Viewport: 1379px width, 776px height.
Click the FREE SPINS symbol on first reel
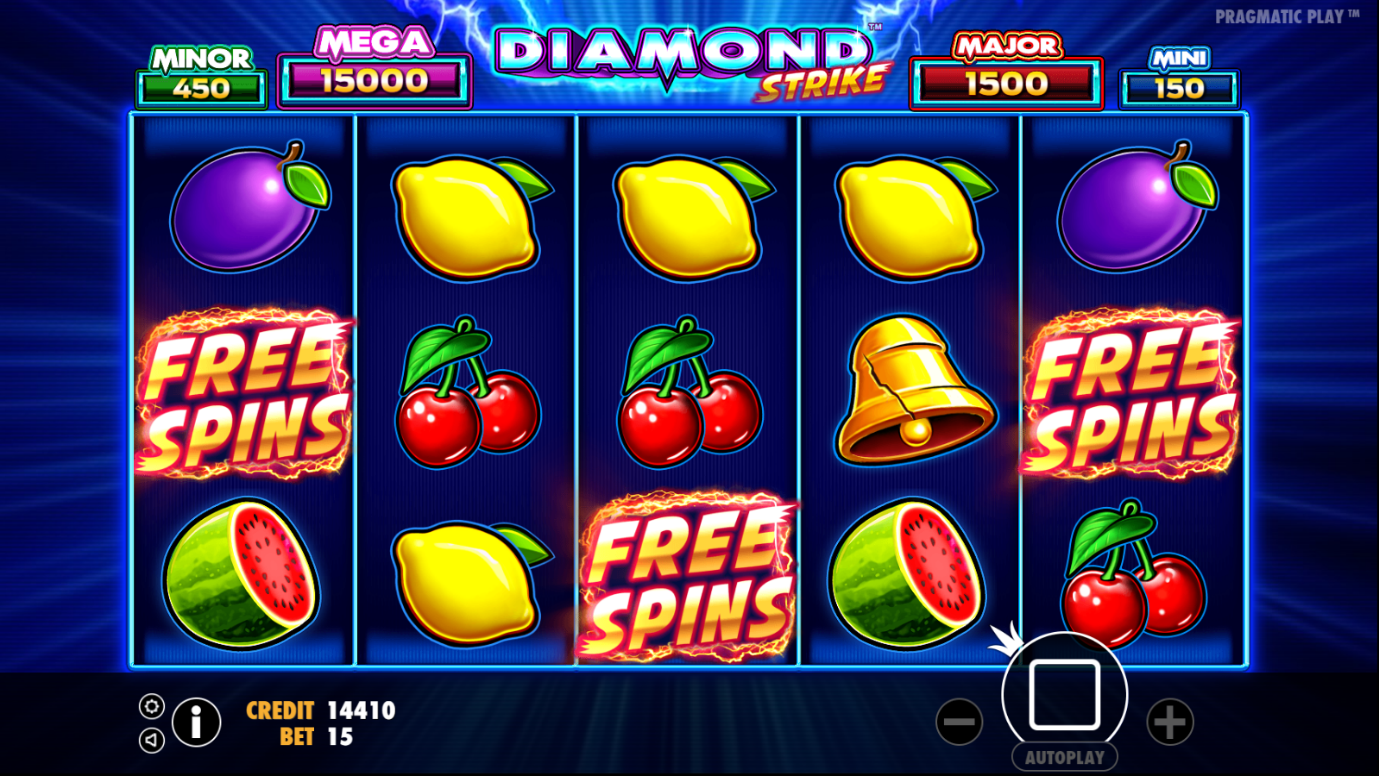click(243, 390)
